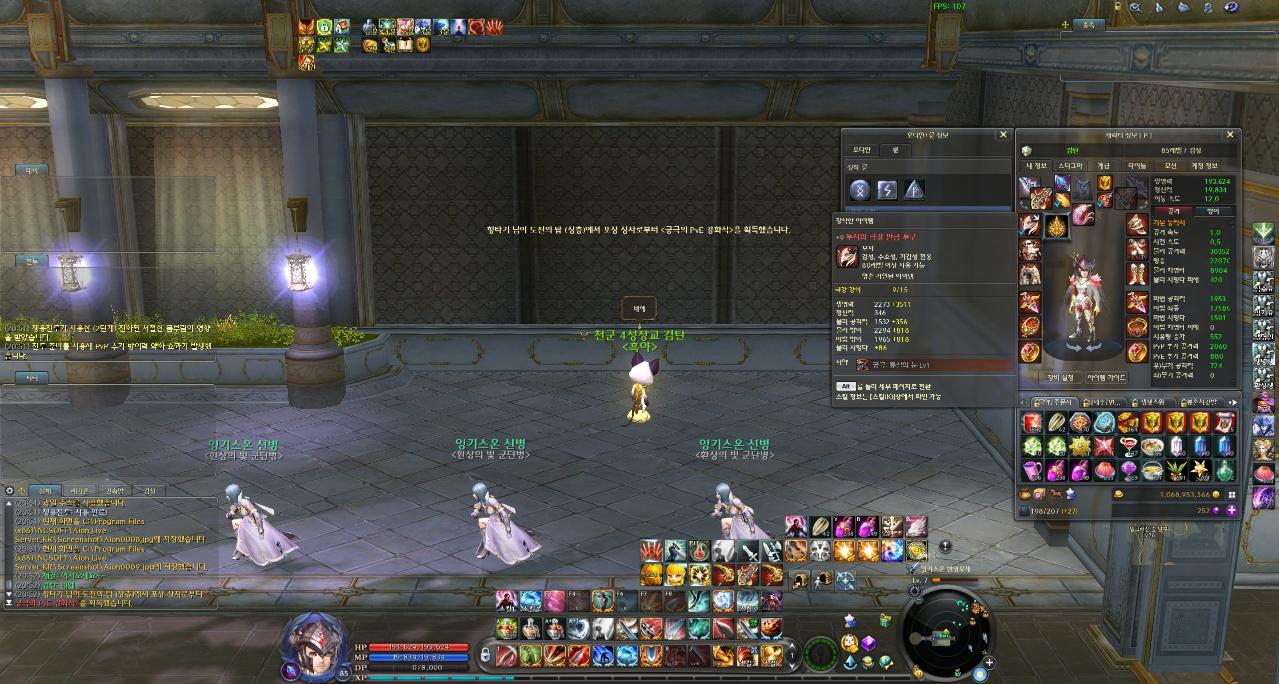
Task: Select the glowing golden emblem equipment slot
Action: click(x=1056, y=227)
